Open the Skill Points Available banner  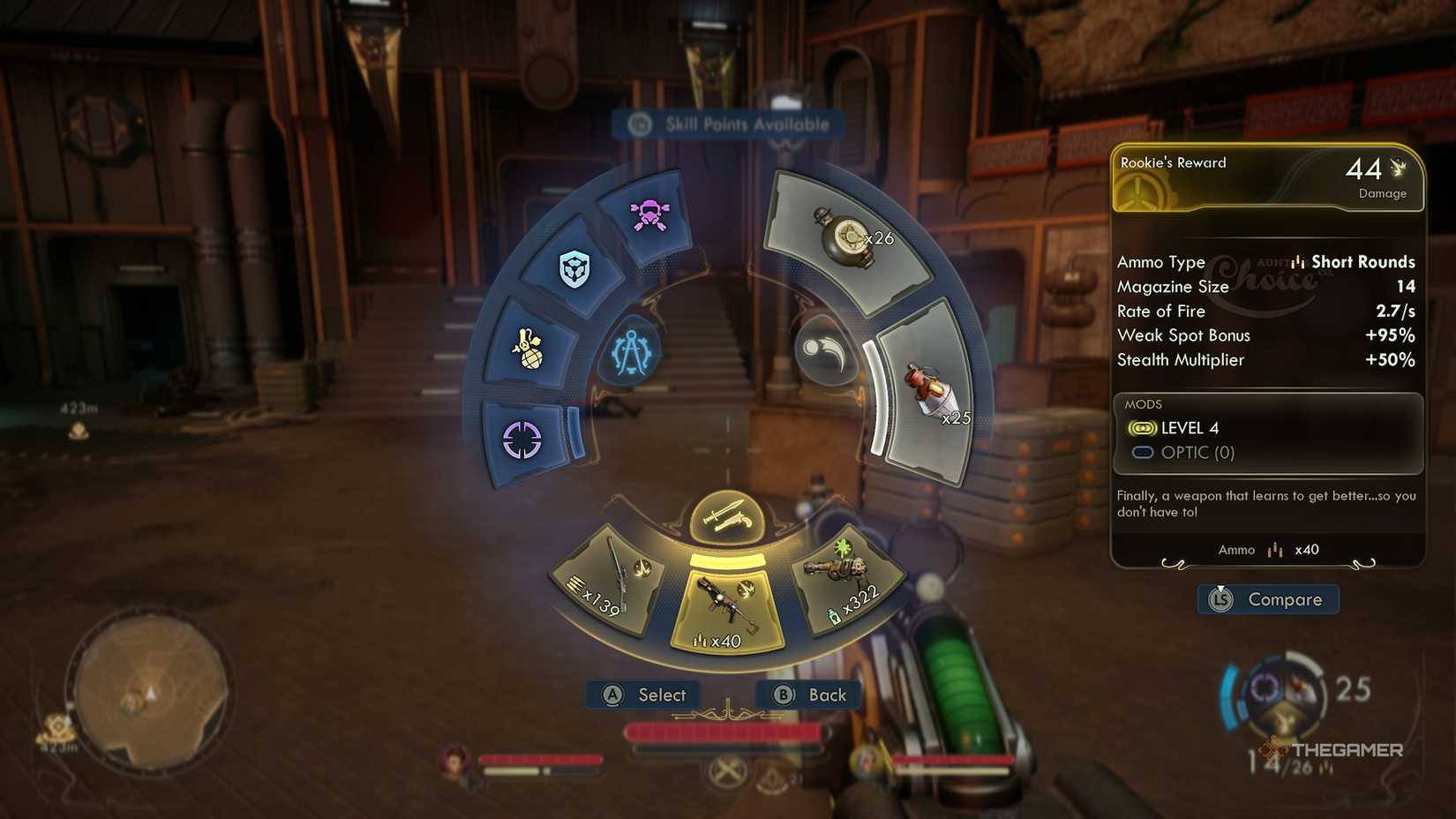pyautogui.click(x=727, y=124)
